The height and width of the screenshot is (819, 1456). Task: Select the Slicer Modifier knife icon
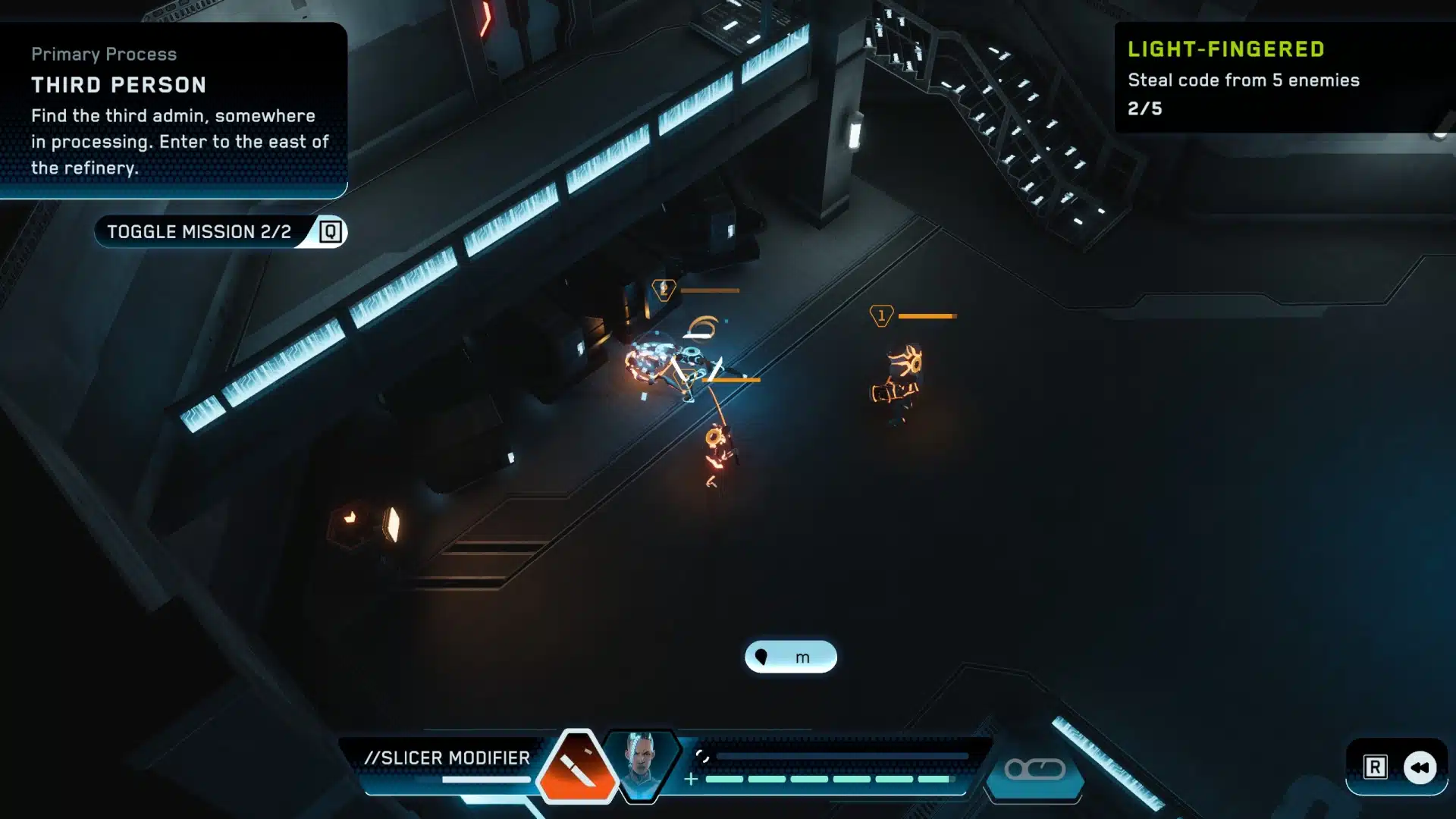(x=576, y=766)
